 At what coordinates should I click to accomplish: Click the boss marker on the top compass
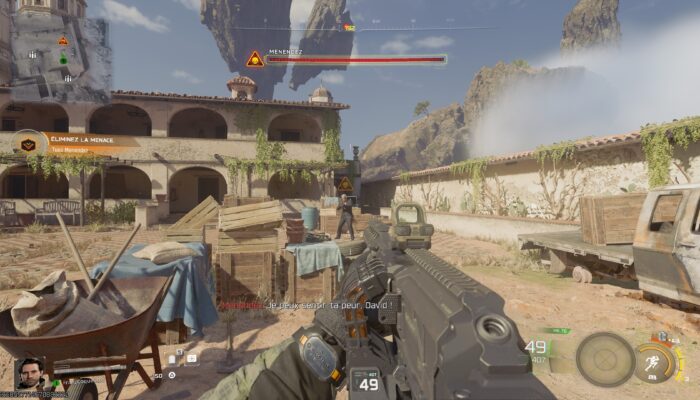pos(349,28)
